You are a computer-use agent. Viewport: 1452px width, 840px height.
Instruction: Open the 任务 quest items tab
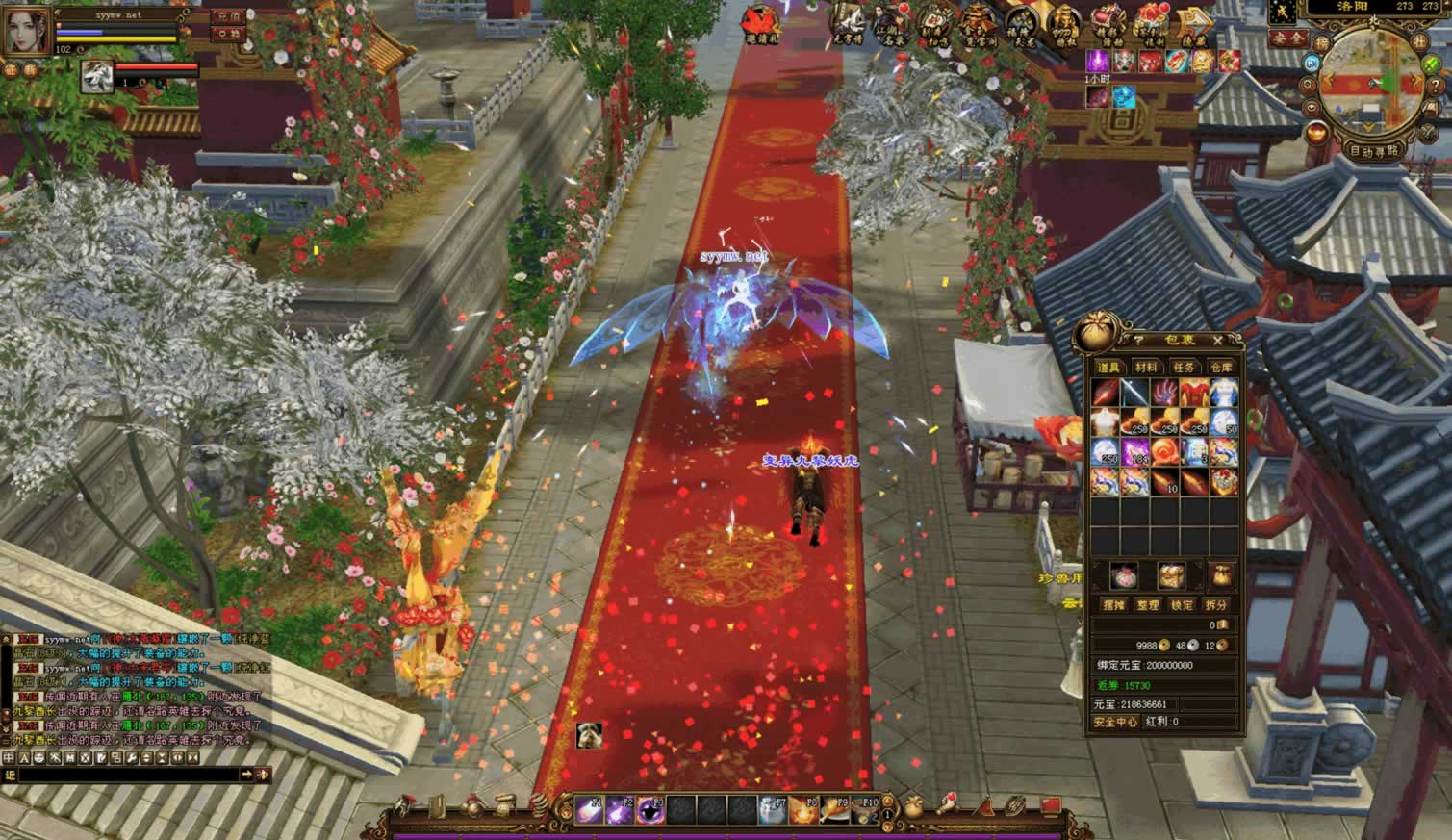1184,368
